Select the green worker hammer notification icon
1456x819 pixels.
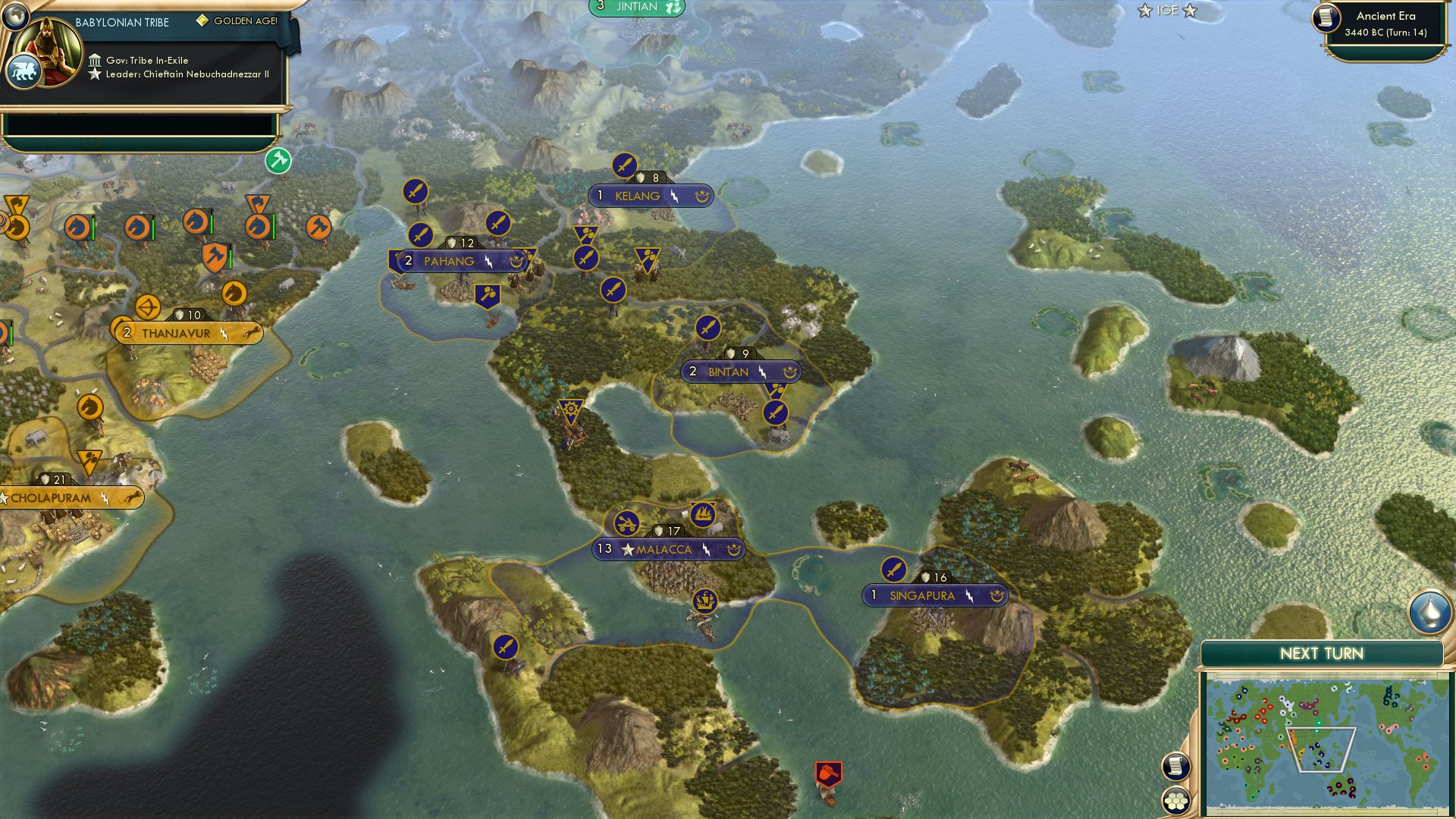point(278,162)
